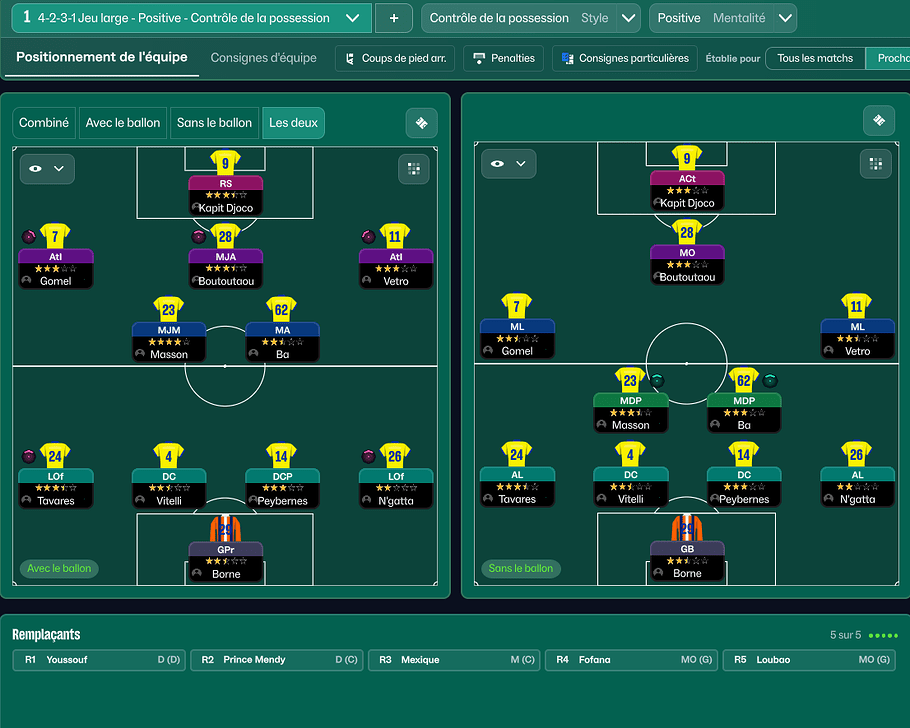The width and height of the screenshot is (910, 728).
Task: Switch to Consignes d'équipe tab
Action: coord(264,58)
